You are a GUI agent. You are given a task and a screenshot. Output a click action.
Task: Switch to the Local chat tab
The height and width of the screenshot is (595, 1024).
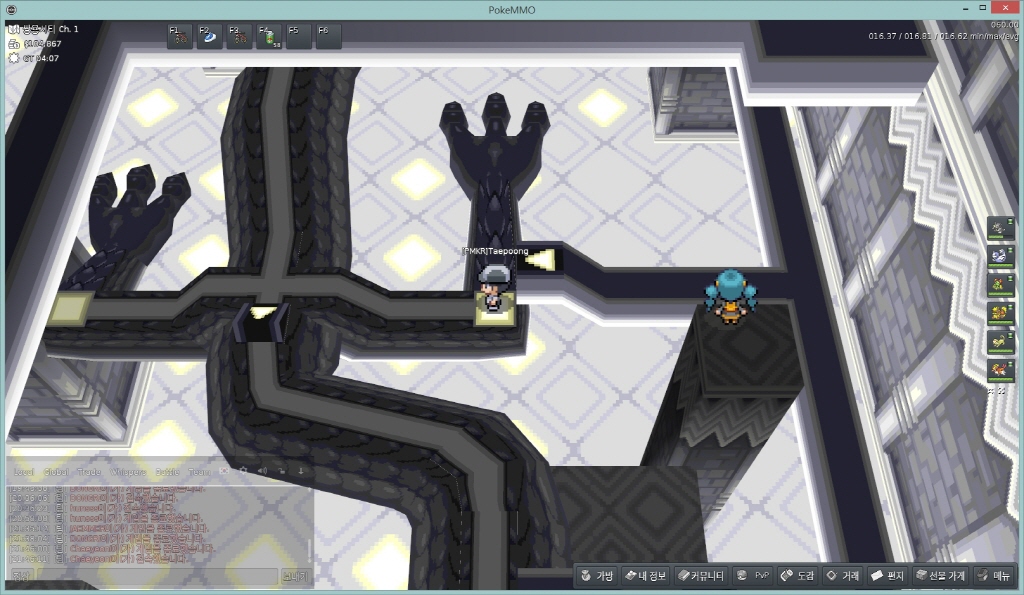pyautogui.click(x=24, y=471)
